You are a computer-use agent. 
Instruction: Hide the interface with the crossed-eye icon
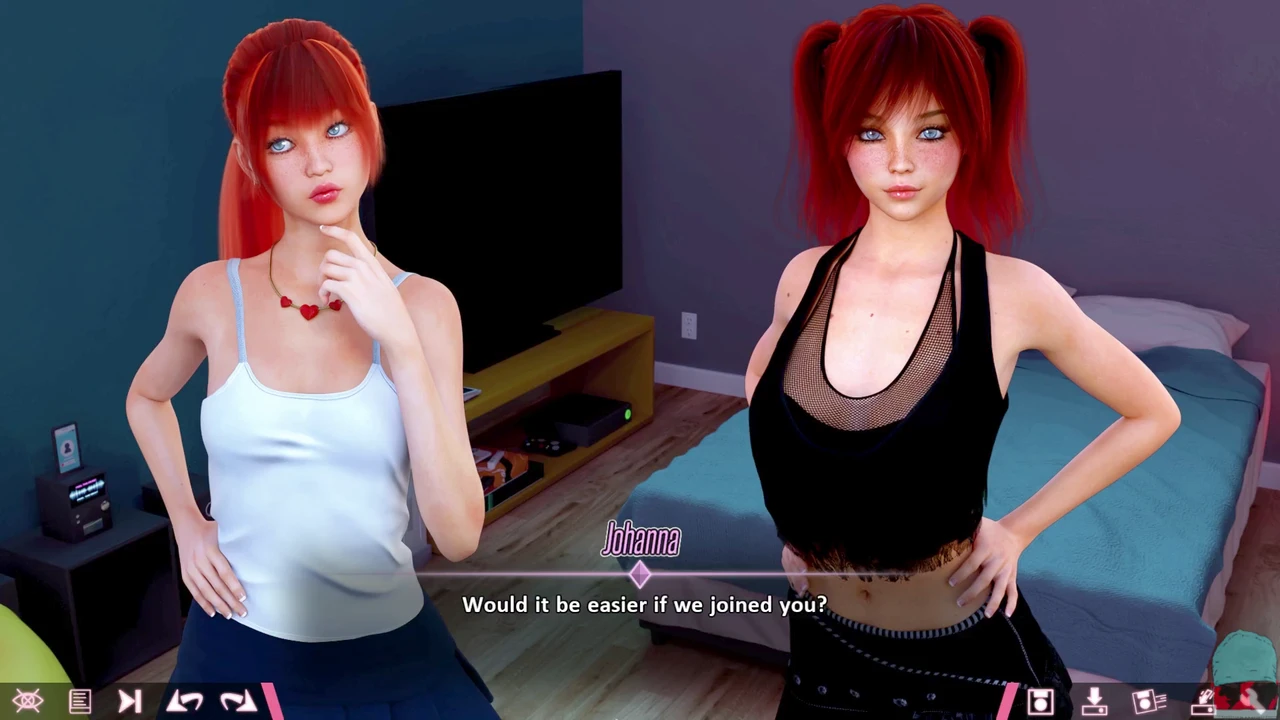[27, 701]
